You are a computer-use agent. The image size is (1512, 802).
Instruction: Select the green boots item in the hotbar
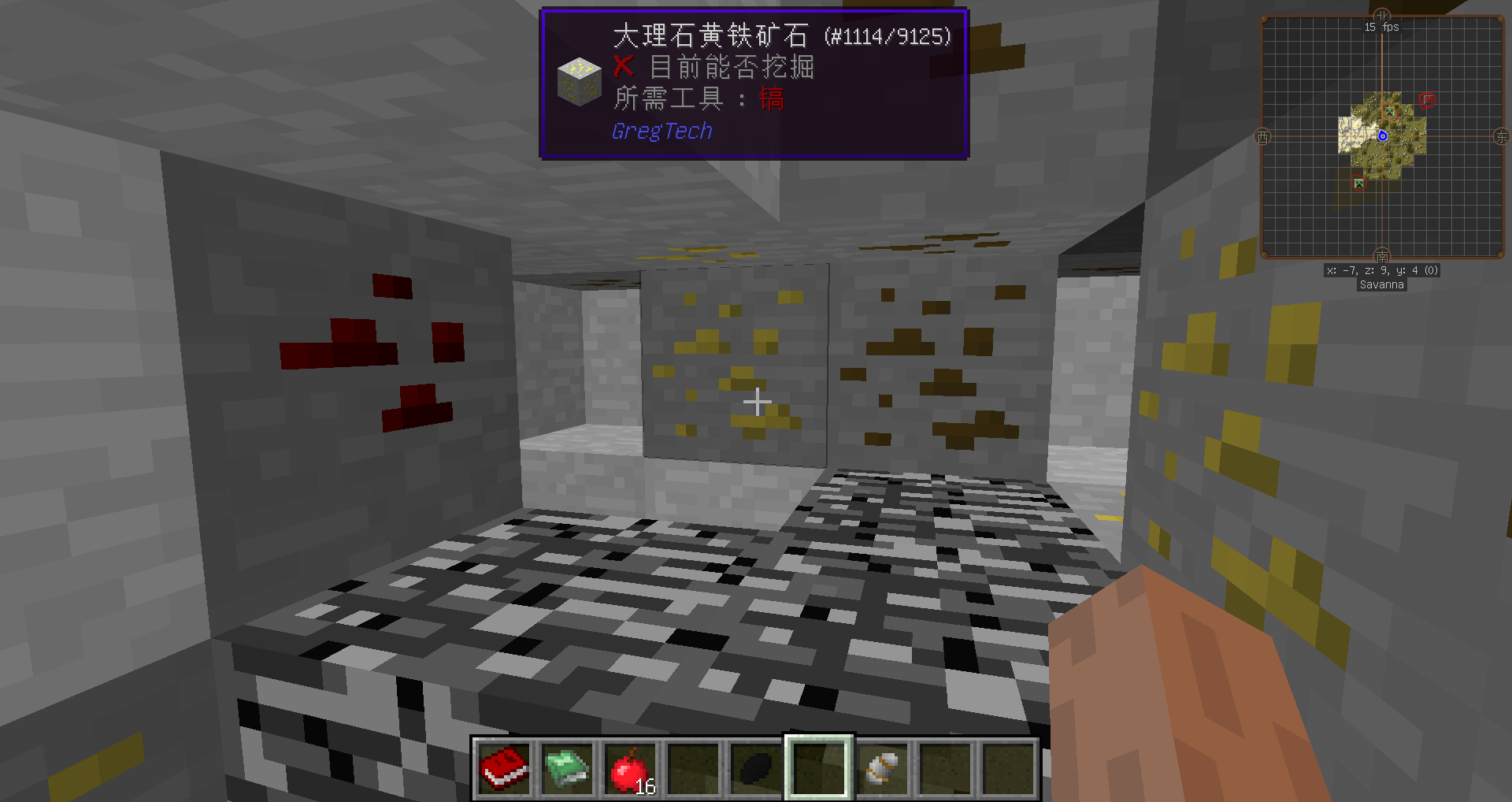(569, 767)
